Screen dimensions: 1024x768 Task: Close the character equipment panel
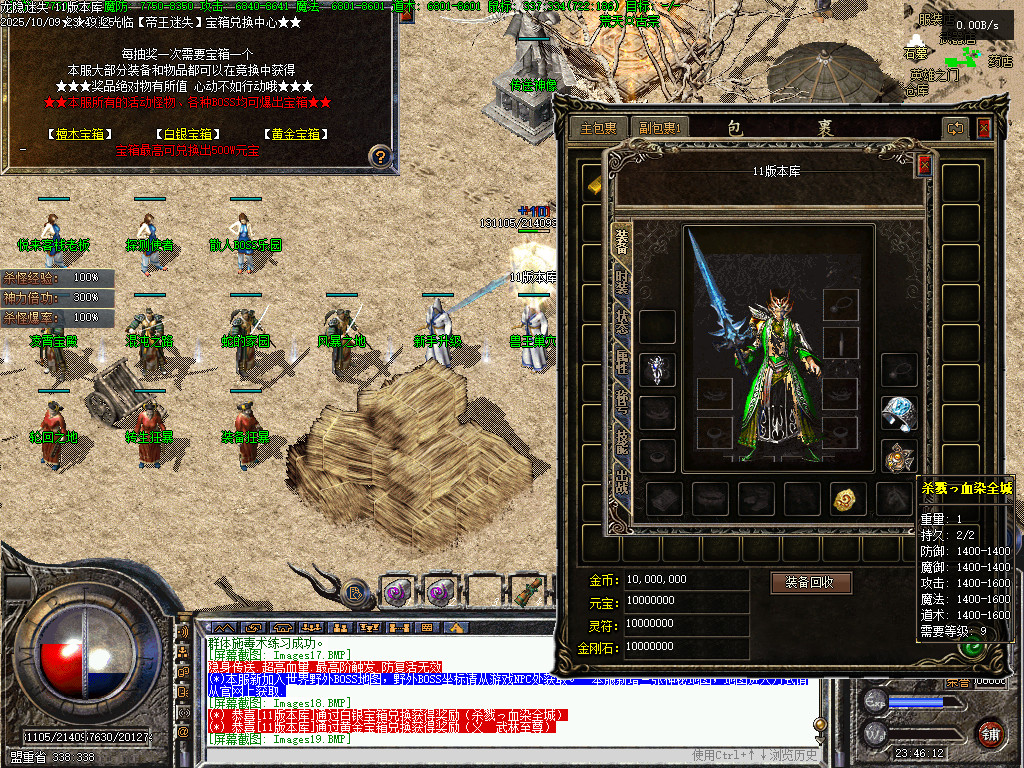click(x=924, y=165)
